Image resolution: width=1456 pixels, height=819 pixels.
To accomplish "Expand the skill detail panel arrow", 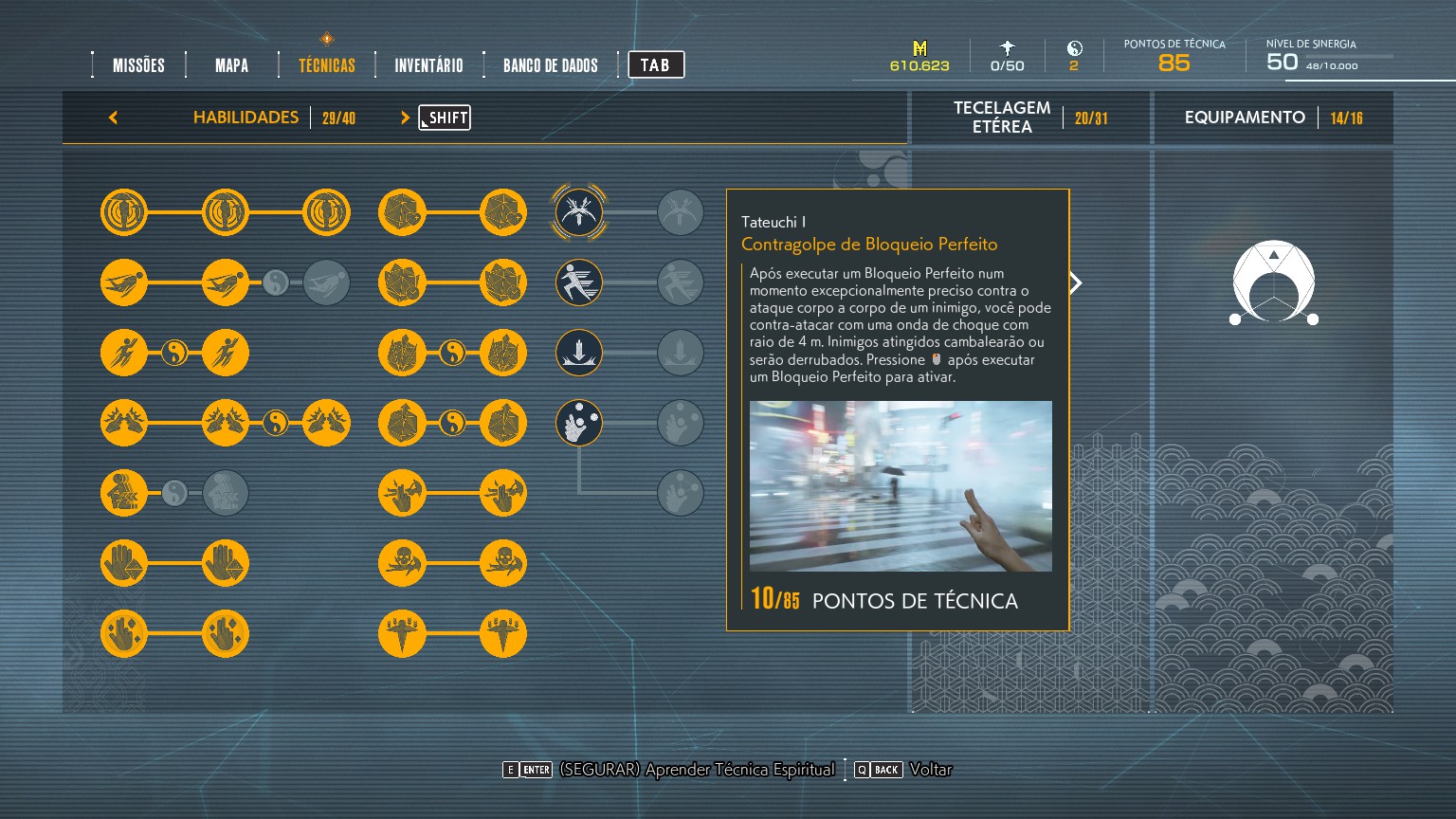I will (1076, 282).
